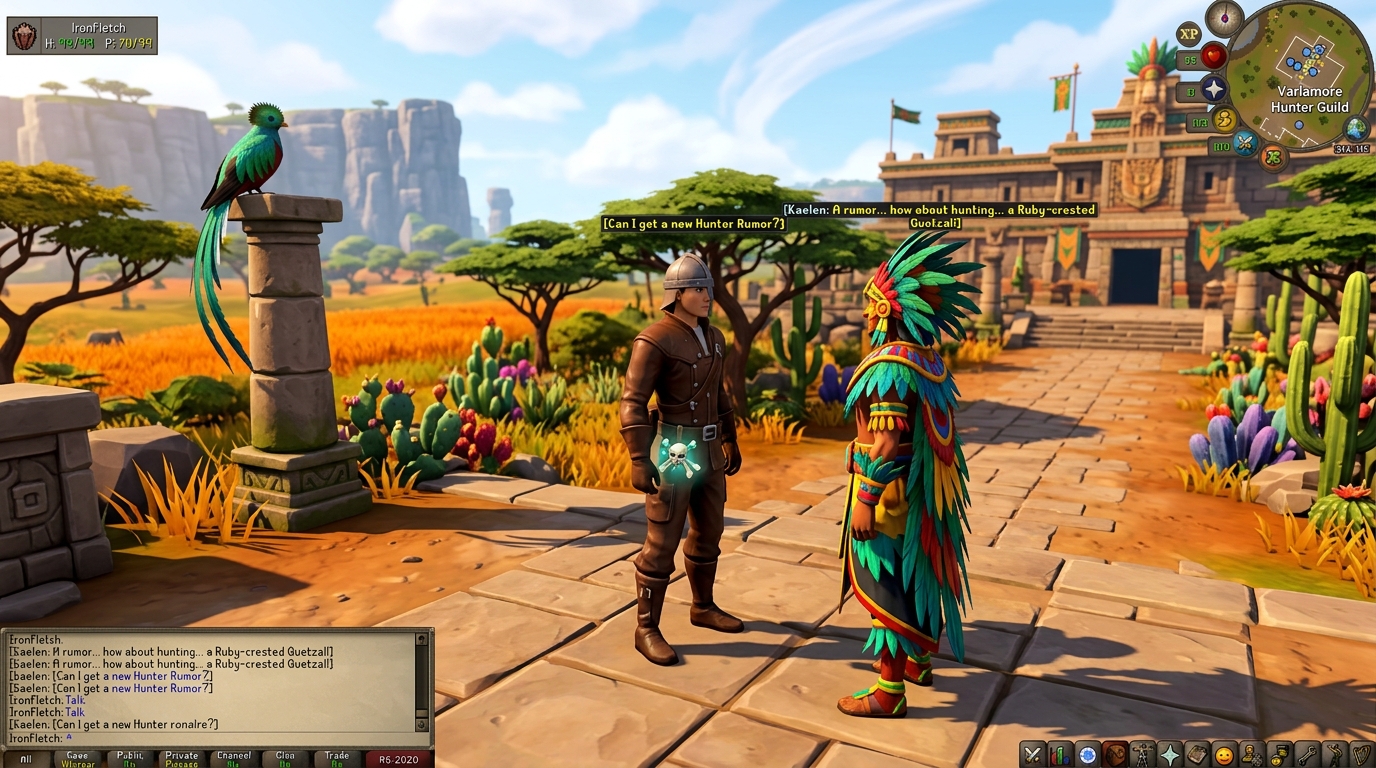This screenshot has height=768, width=1376.
Task: Toggle the XP tracker button
Action: point(1188,33)
